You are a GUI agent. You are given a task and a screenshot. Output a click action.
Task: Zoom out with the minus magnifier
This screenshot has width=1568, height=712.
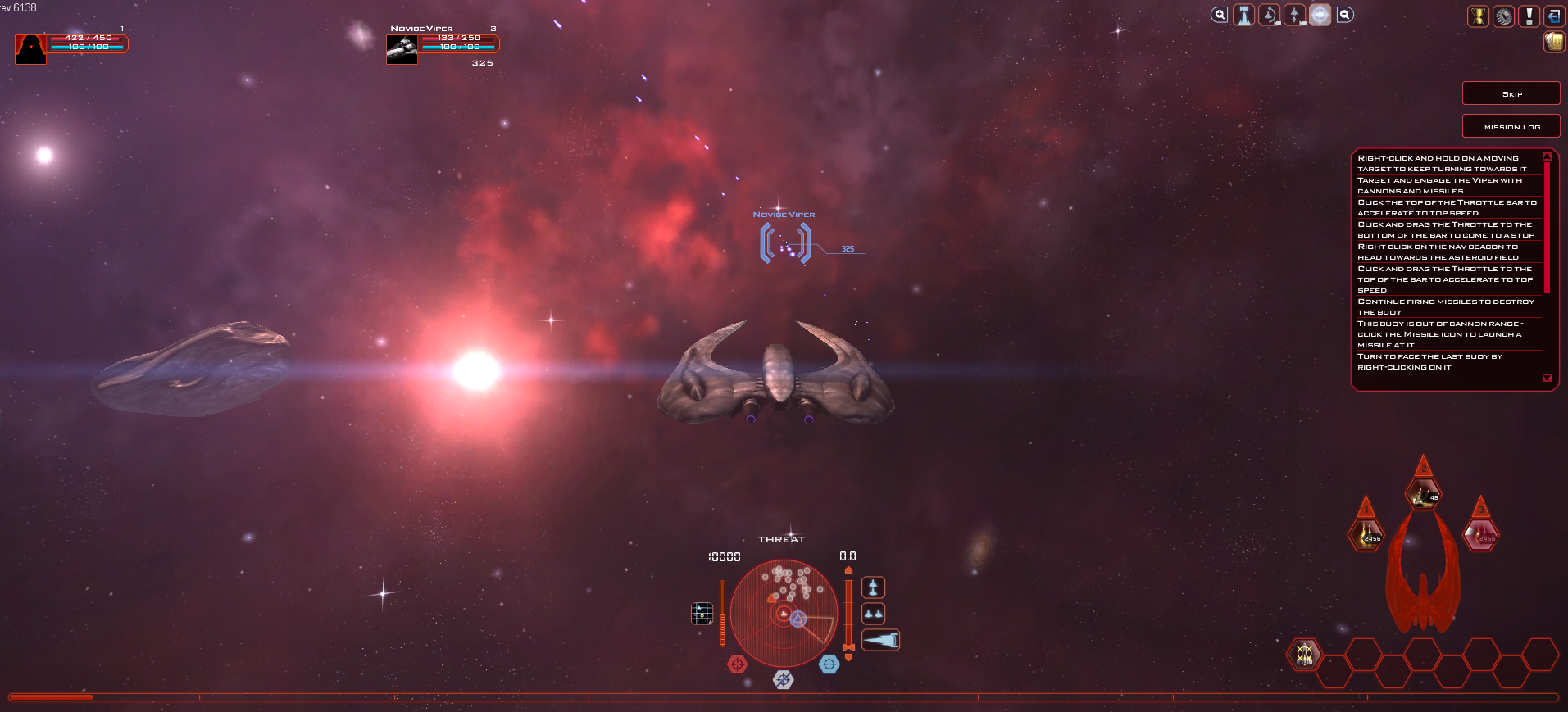[x=1345, y=15]
